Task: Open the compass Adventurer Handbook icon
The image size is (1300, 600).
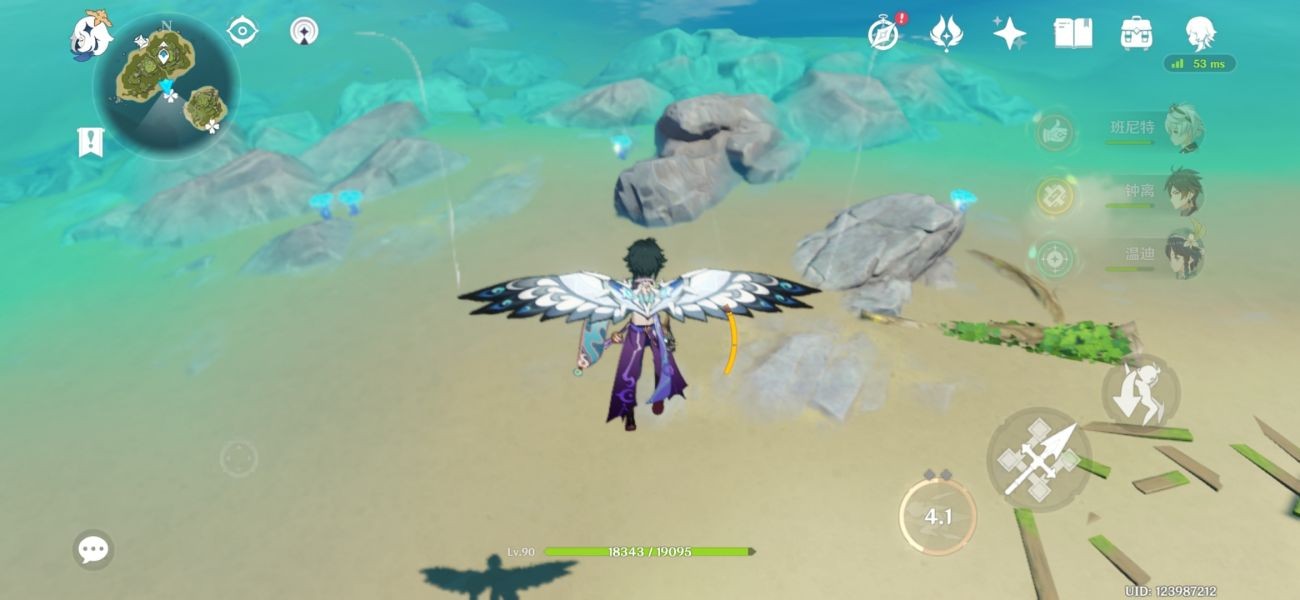Action: [884, 33]
